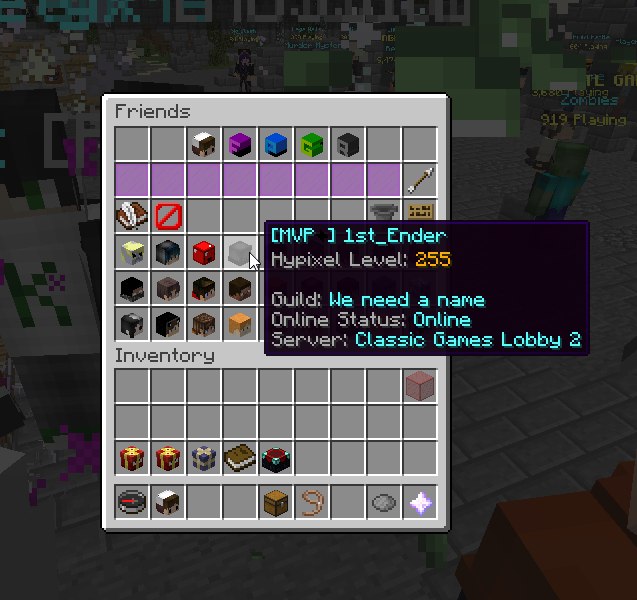Select the dark gray head in top row

click(x=348, y=144)
